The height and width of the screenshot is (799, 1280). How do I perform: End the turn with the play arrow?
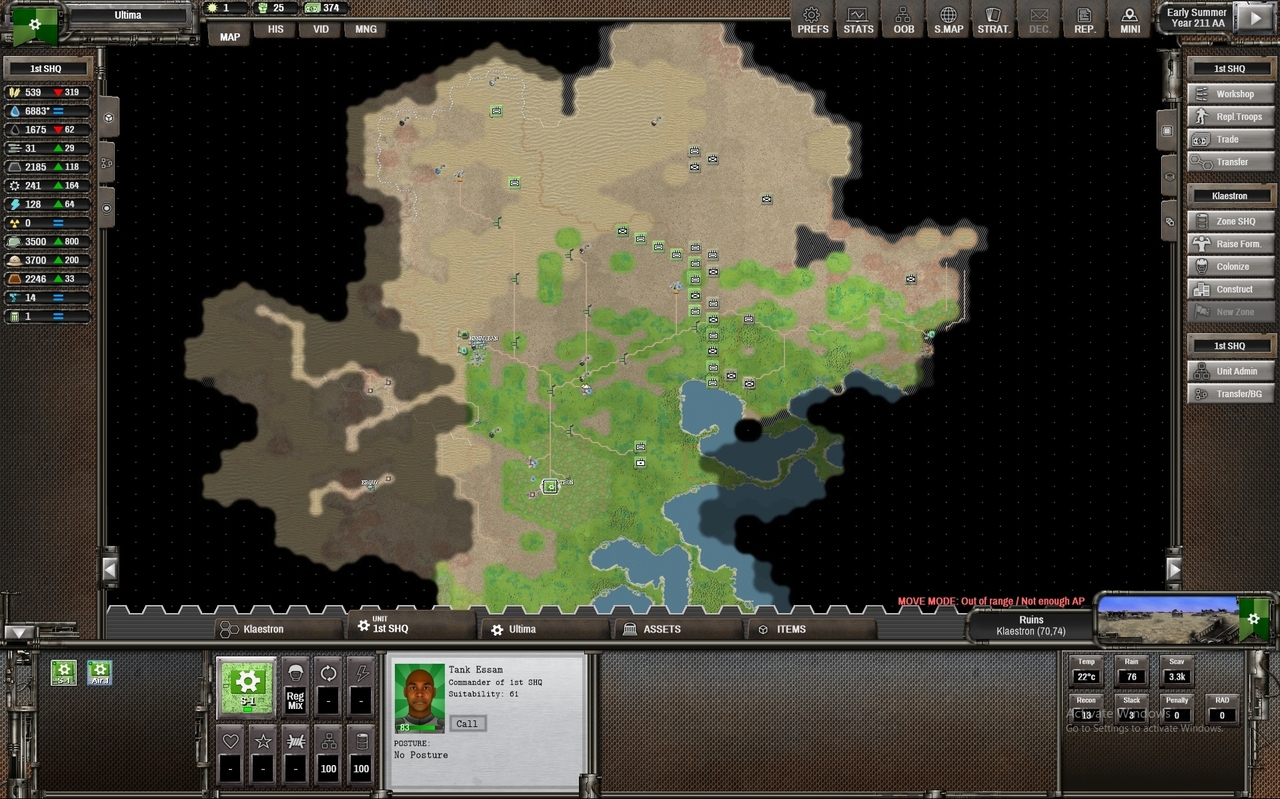(x=1252, y=18)
